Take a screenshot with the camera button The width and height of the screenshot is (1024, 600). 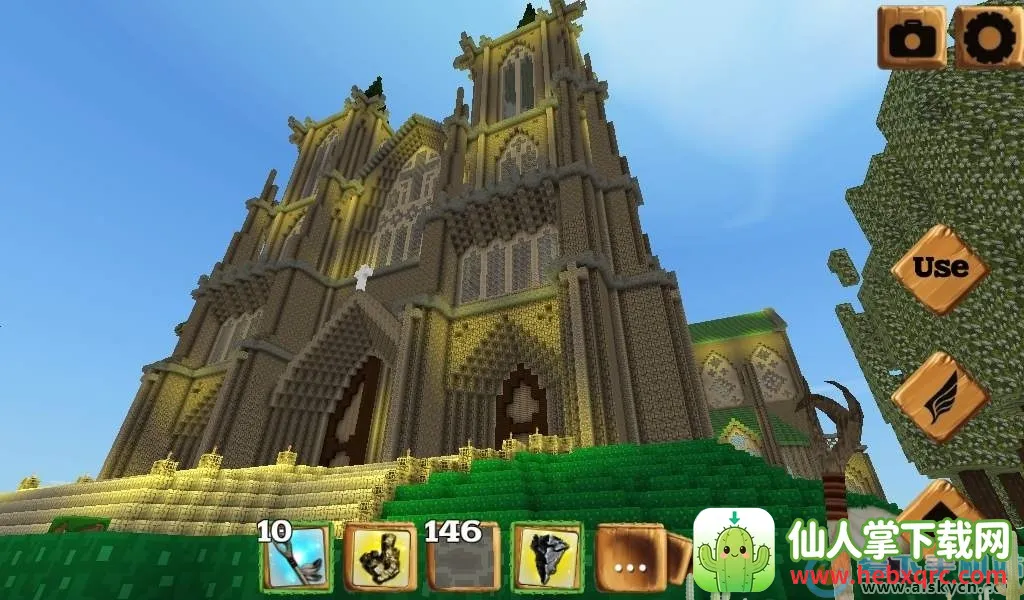[911, 37]
